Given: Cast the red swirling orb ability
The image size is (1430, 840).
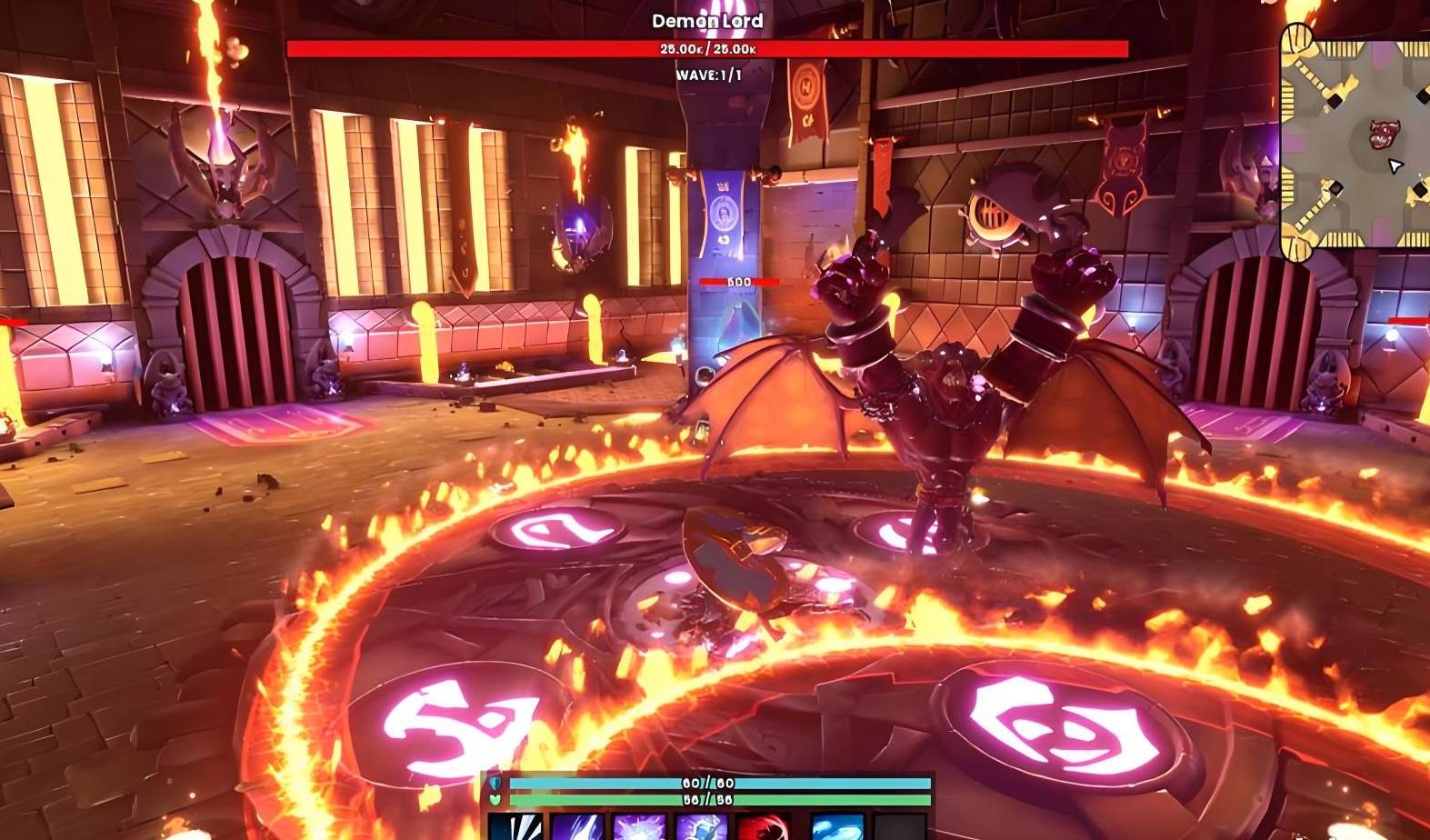Looking at the screenshot, I should (761, 827).
